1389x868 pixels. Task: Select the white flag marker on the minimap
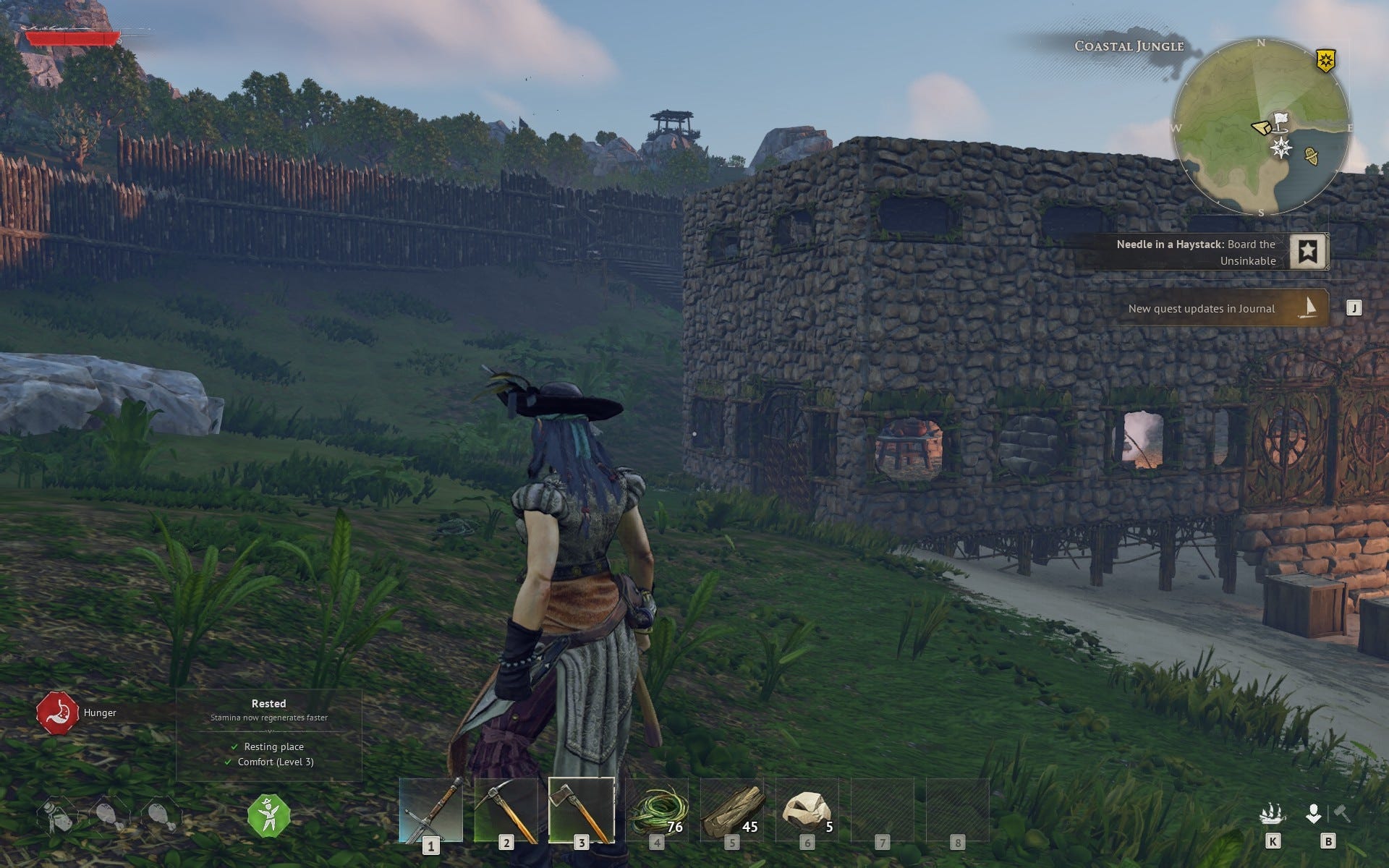pyautogui.click(x=1281, y=120)
